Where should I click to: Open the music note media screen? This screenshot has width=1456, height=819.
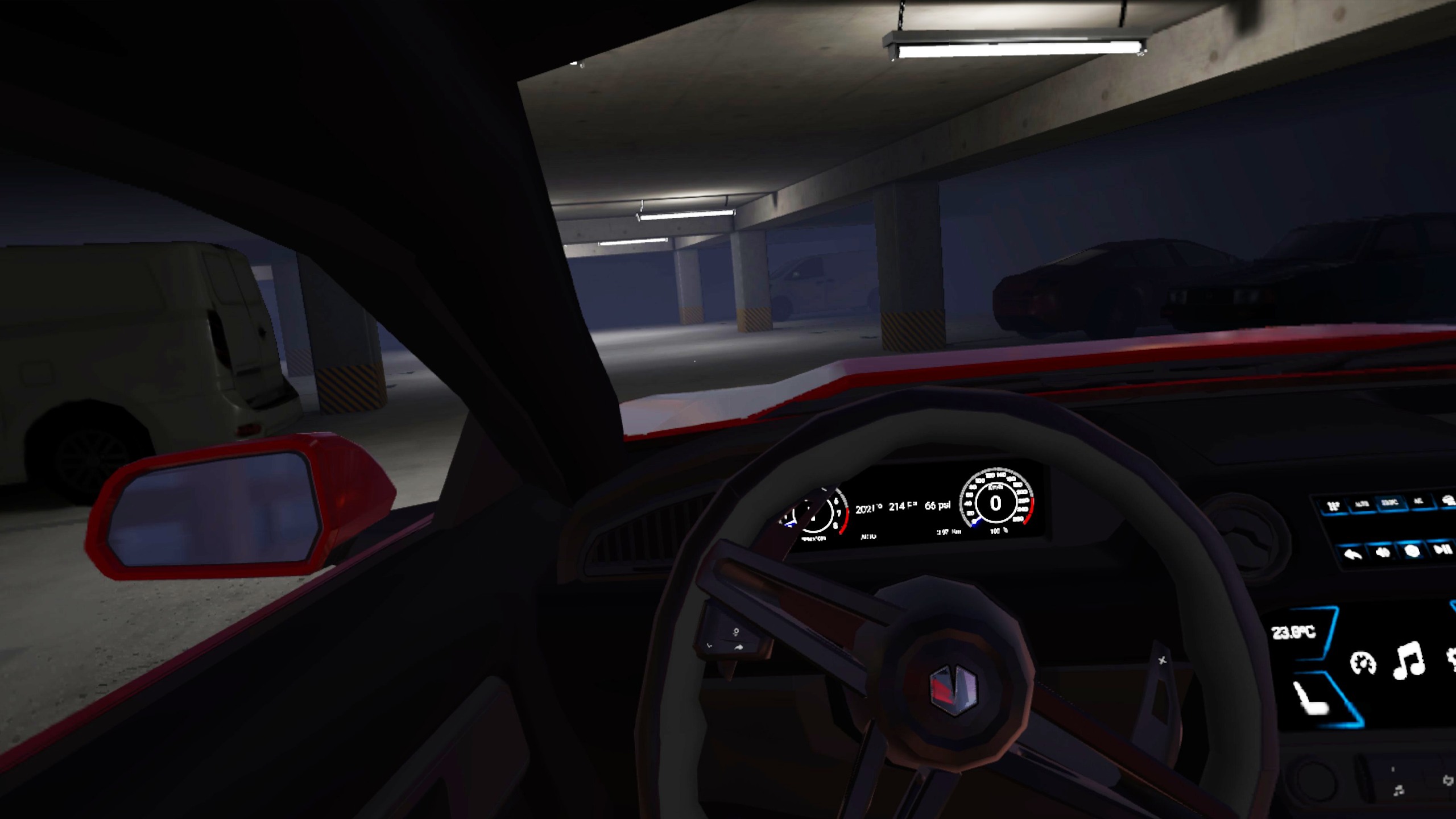[1409, 660]
